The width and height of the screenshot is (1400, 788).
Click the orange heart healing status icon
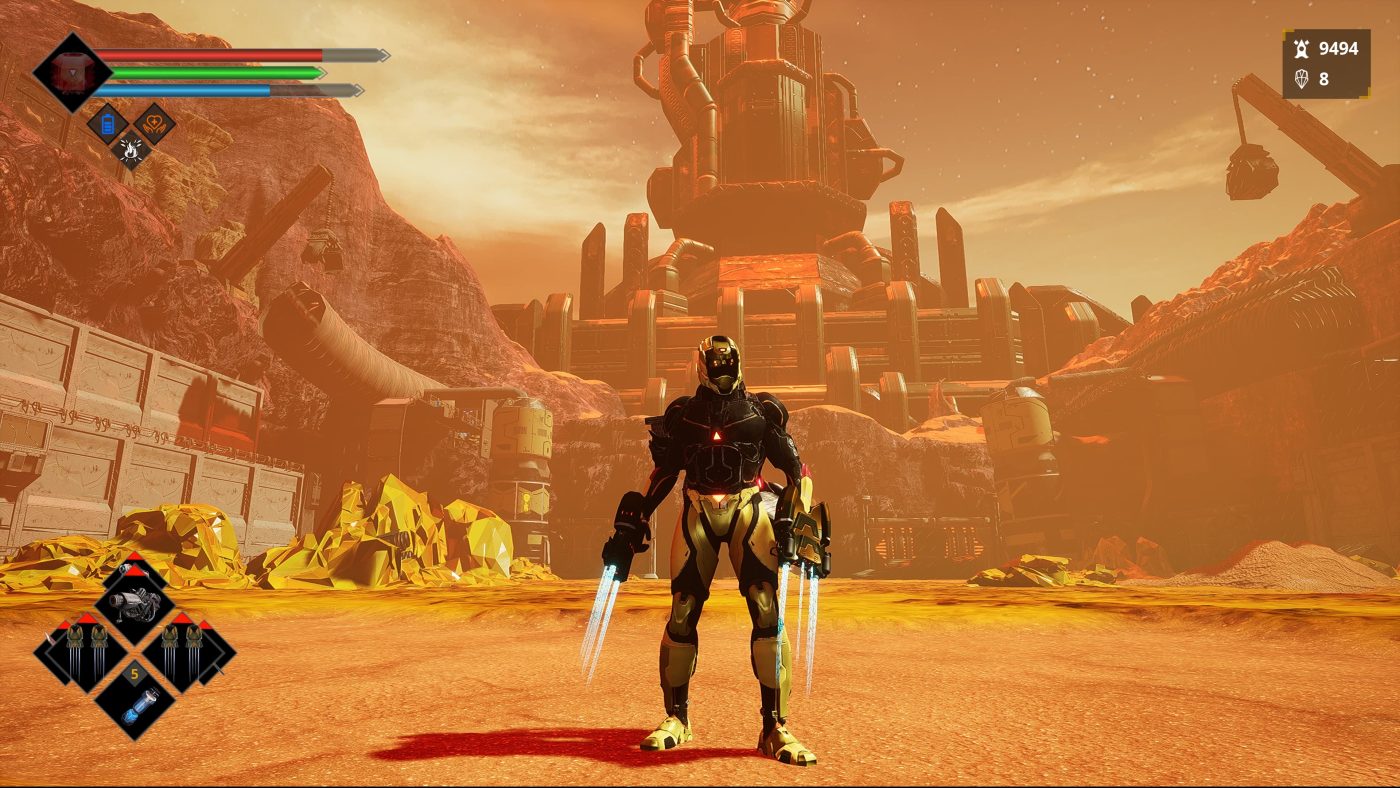click(x=155, y=124)
